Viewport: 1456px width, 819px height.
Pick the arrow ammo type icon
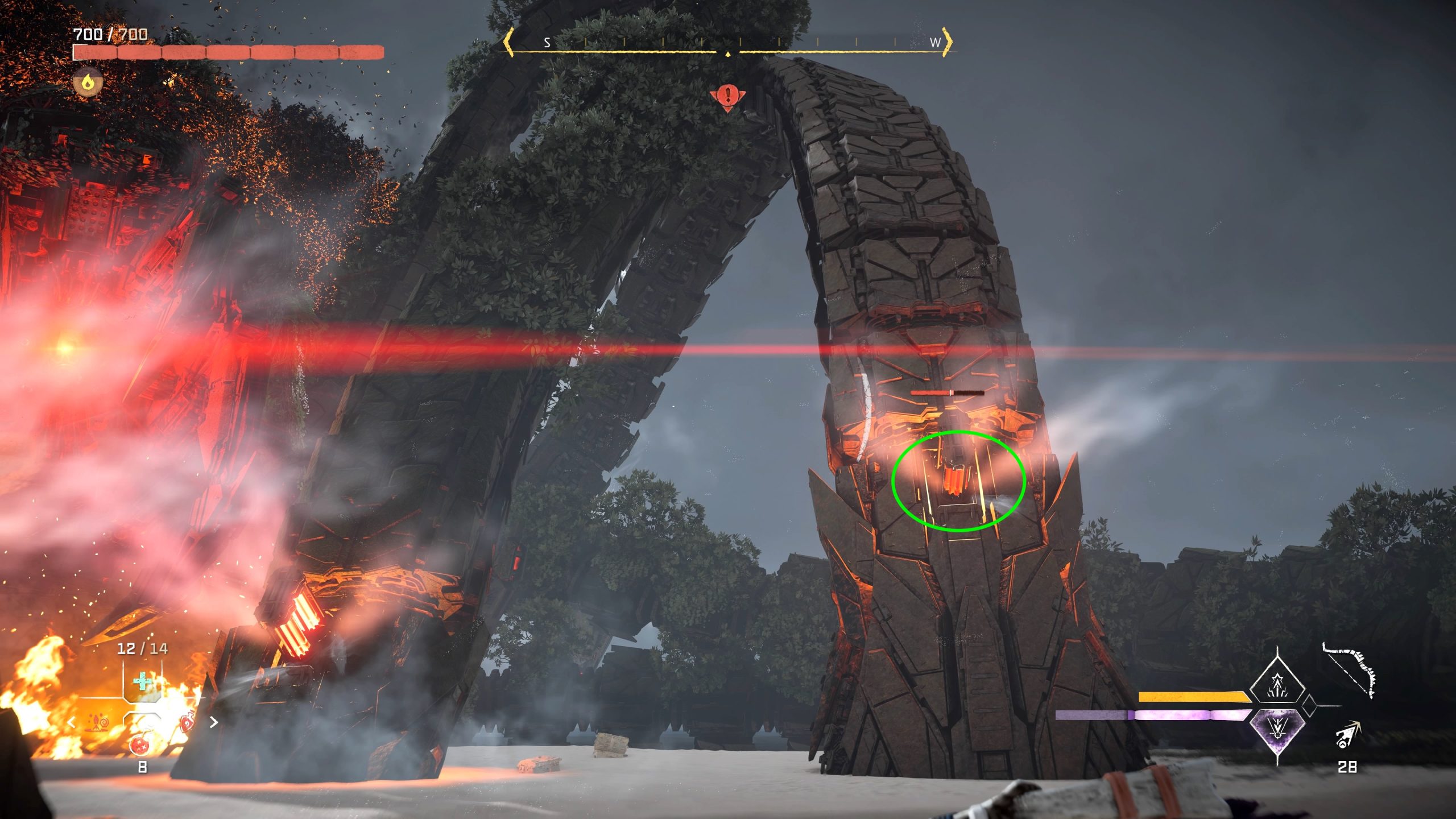point(1347,734)
